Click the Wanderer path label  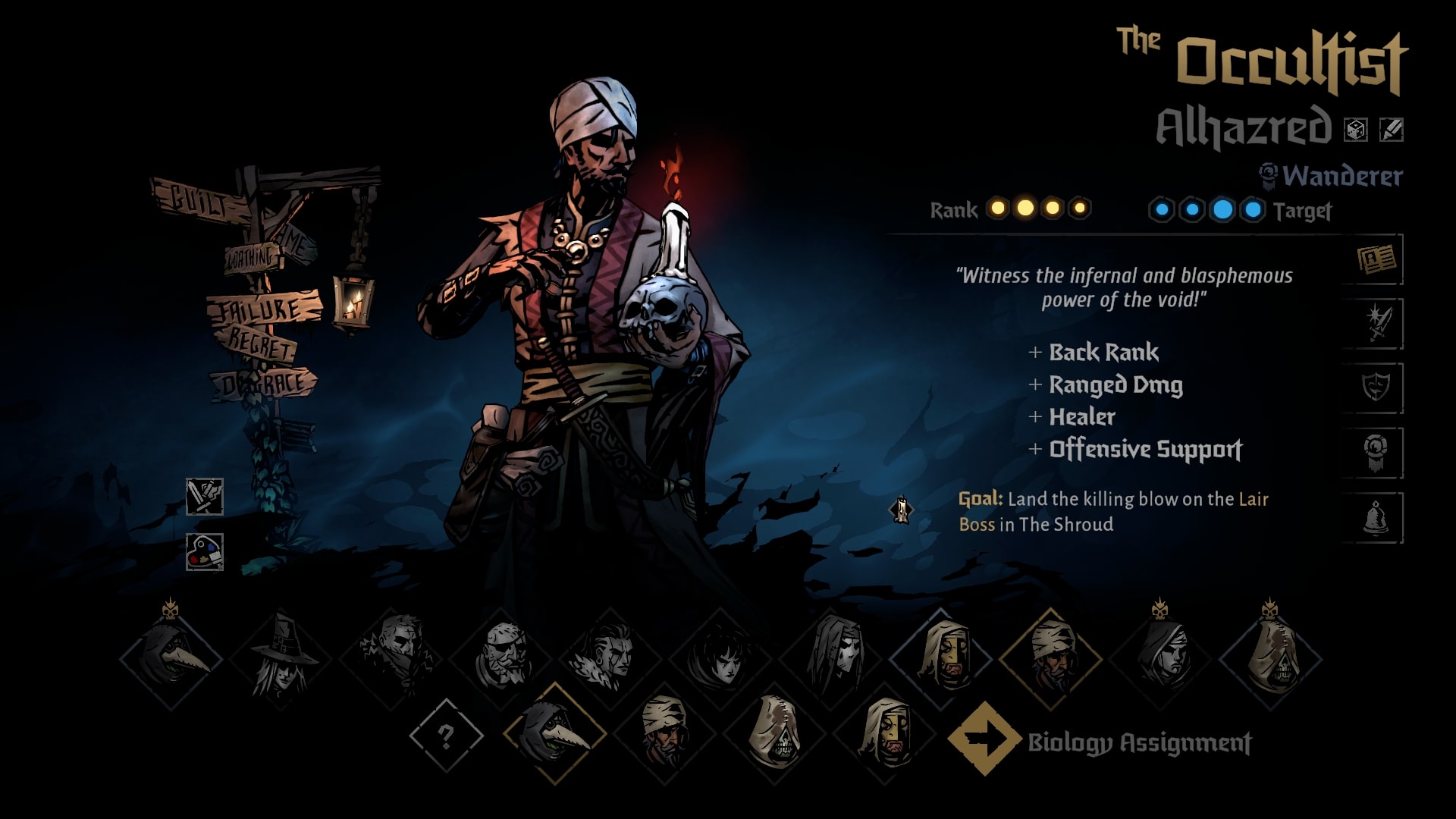click(x=1341, y=176)
